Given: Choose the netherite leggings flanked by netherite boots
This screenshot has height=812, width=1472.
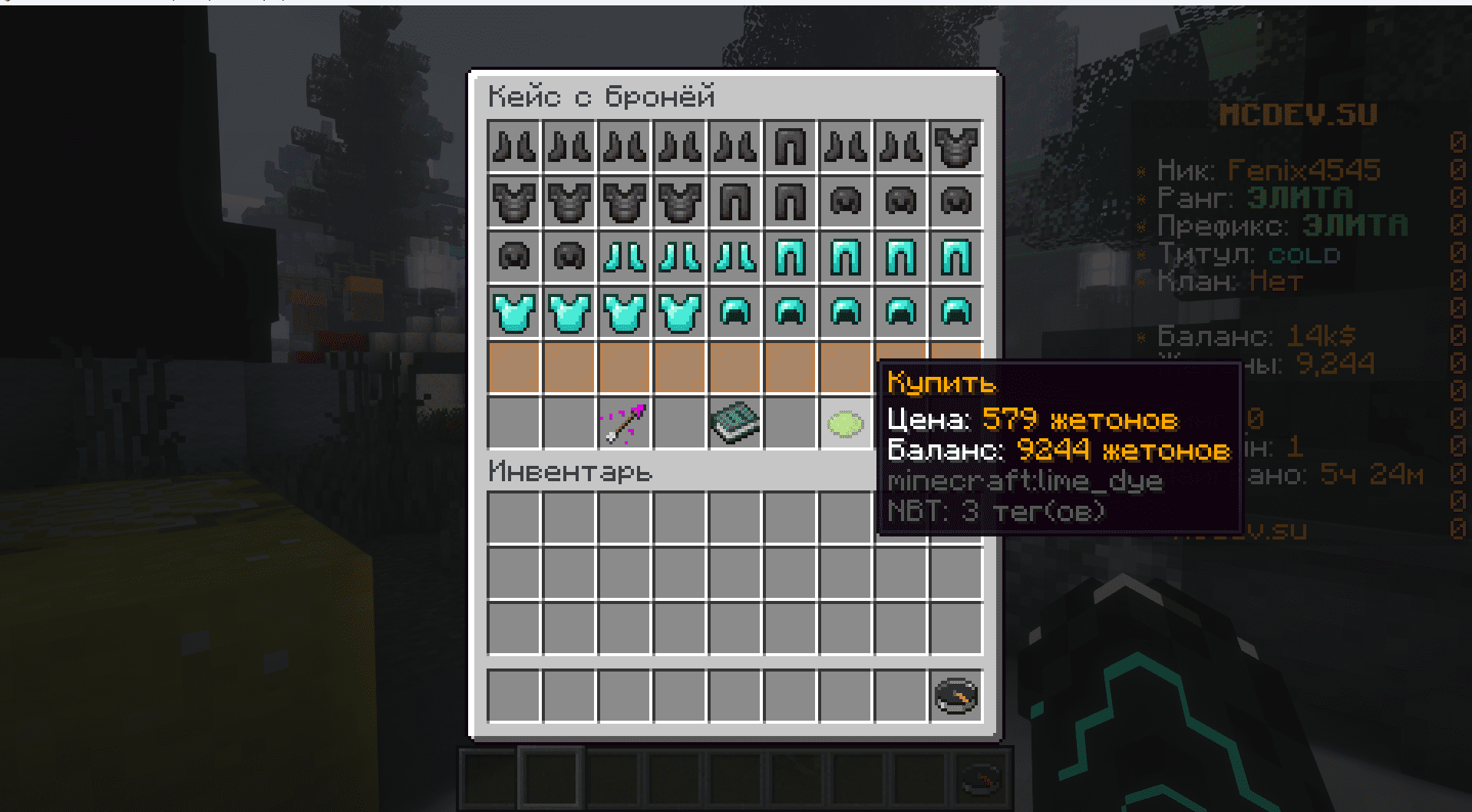Looking at the screenshot, I should pyautogui.click(x=790, y=147).
